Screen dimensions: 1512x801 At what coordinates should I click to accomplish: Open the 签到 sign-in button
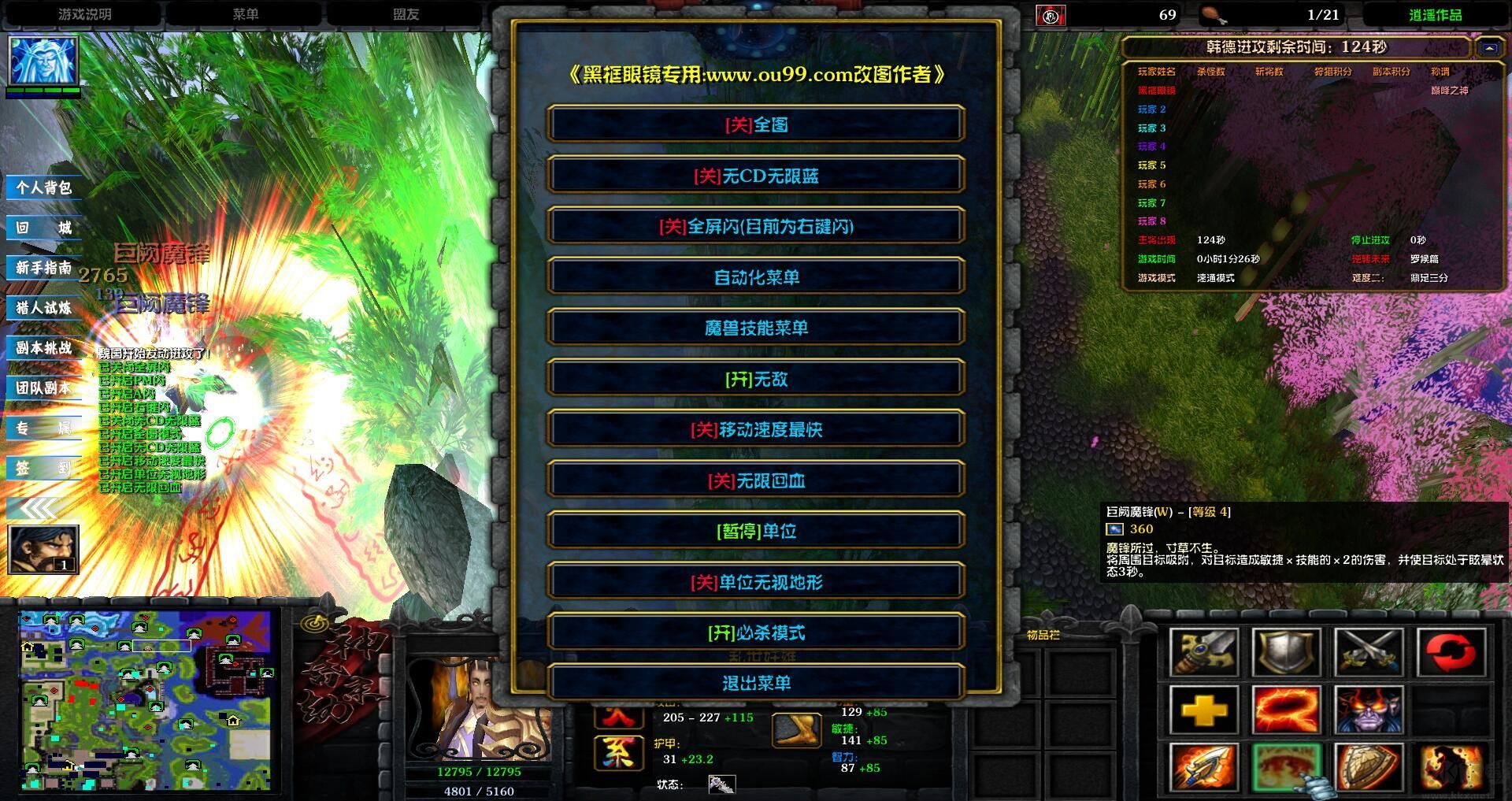(44, 468)
